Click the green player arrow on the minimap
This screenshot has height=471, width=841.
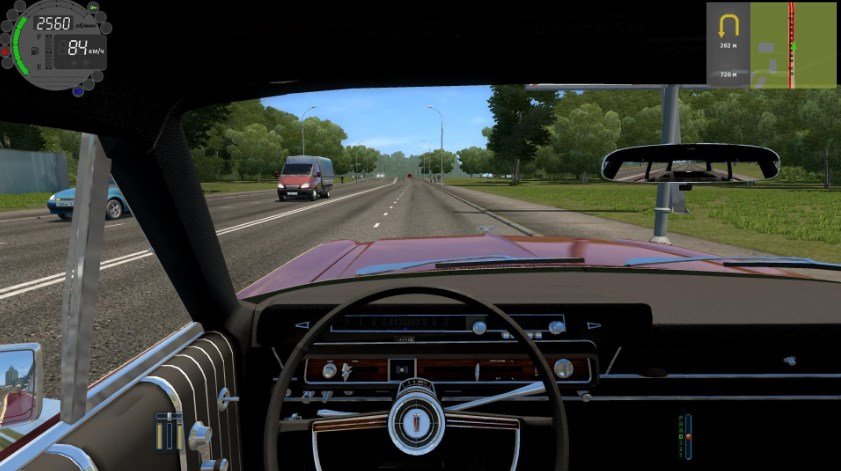[x=794, y=47]
